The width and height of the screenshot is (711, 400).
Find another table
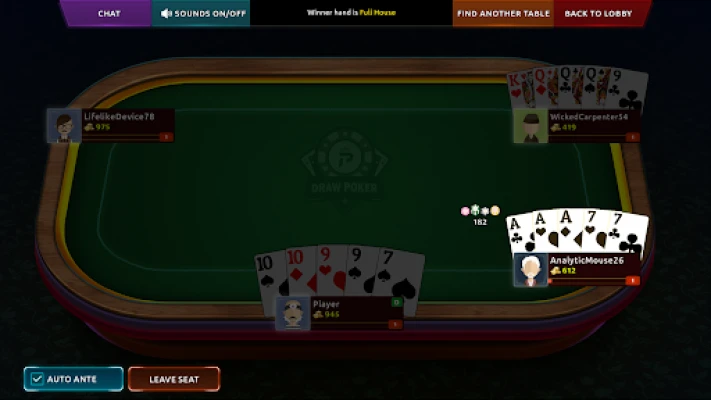(503, 13)
